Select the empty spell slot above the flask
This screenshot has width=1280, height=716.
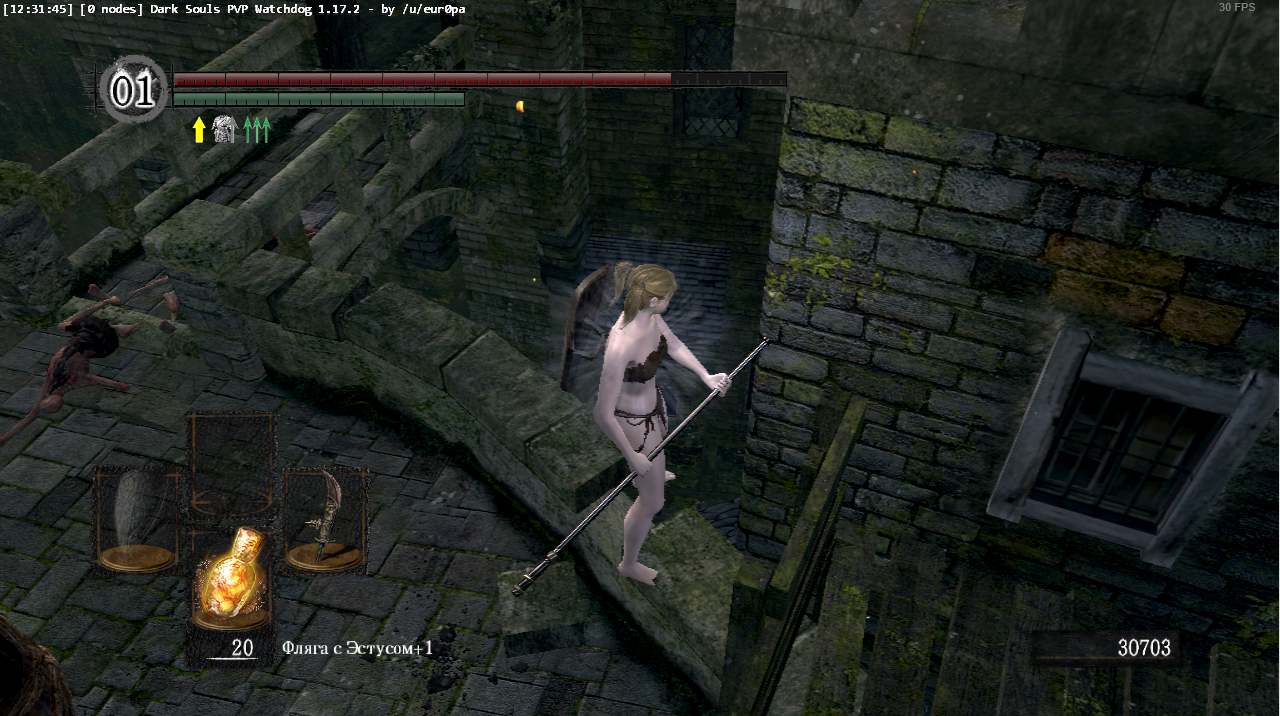click(232, 462)
